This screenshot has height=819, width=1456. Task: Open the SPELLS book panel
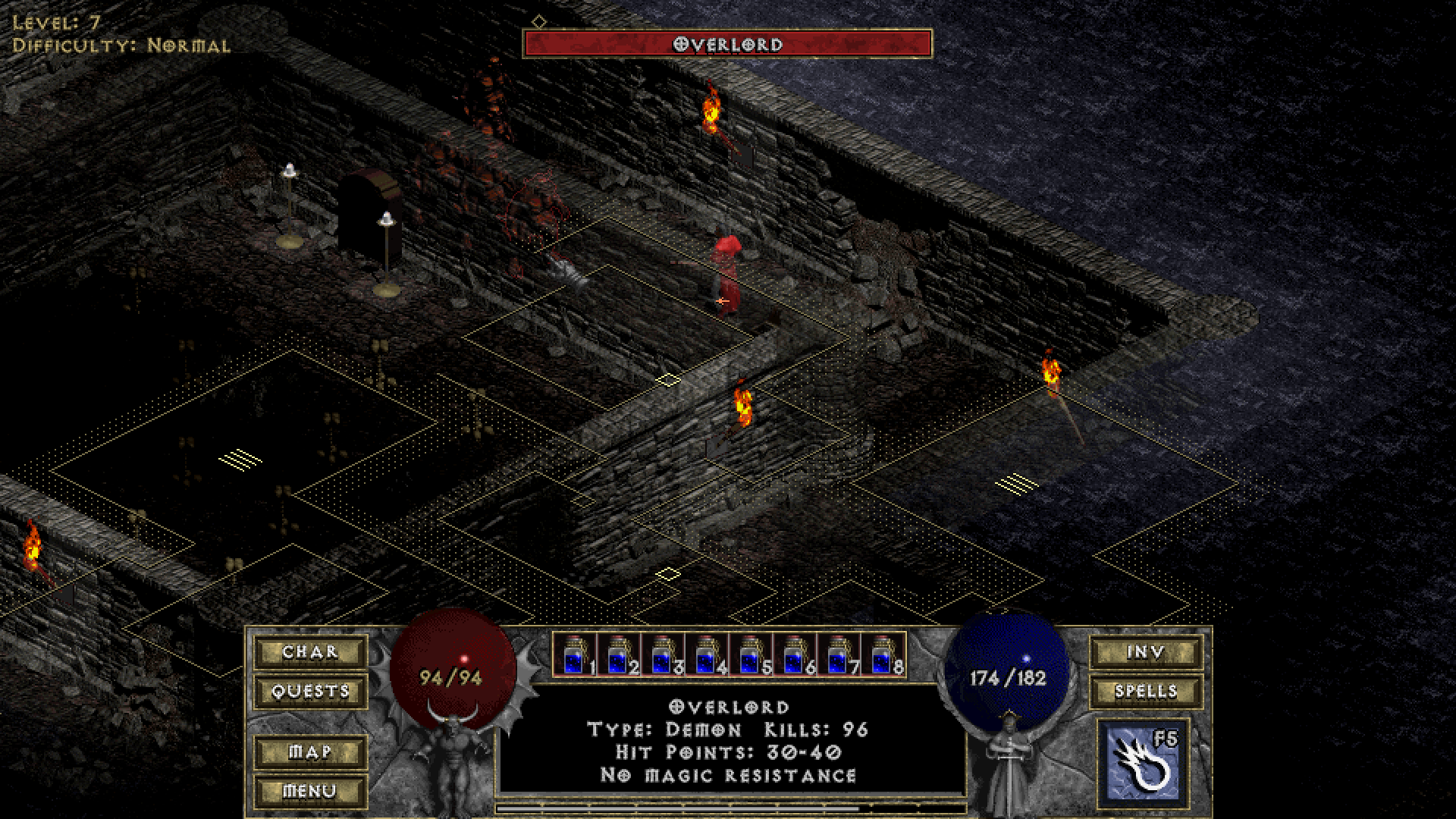click(1146, 692)
